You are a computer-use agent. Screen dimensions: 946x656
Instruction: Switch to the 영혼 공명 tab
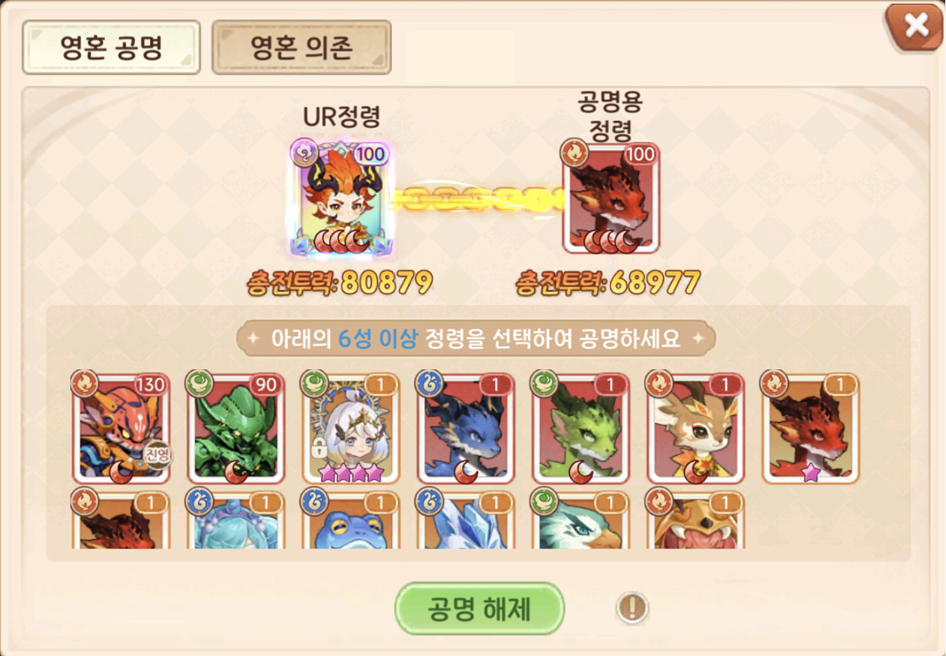pyautogui.click(x=111, y=48)
